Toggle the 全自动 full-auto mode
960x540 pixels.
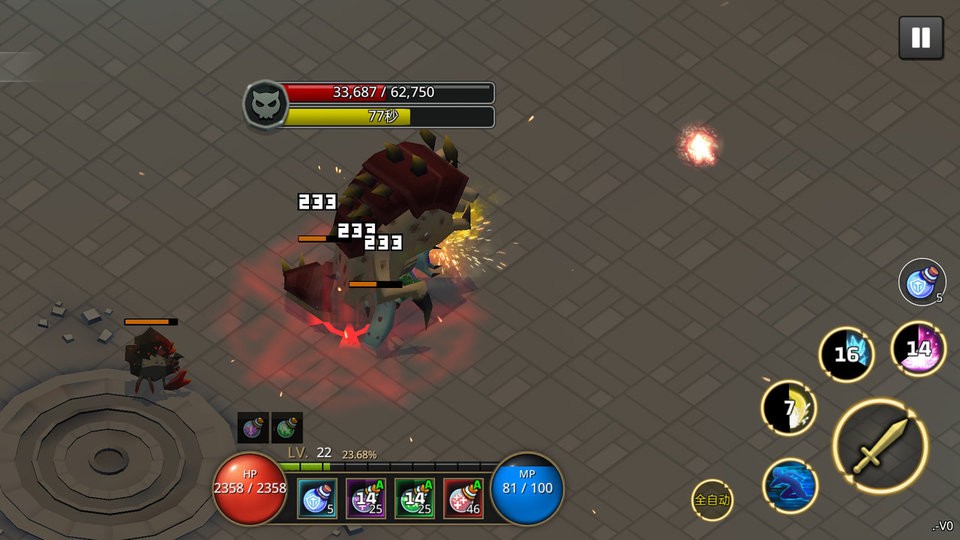pyautogui.click(x=712, y=500)
